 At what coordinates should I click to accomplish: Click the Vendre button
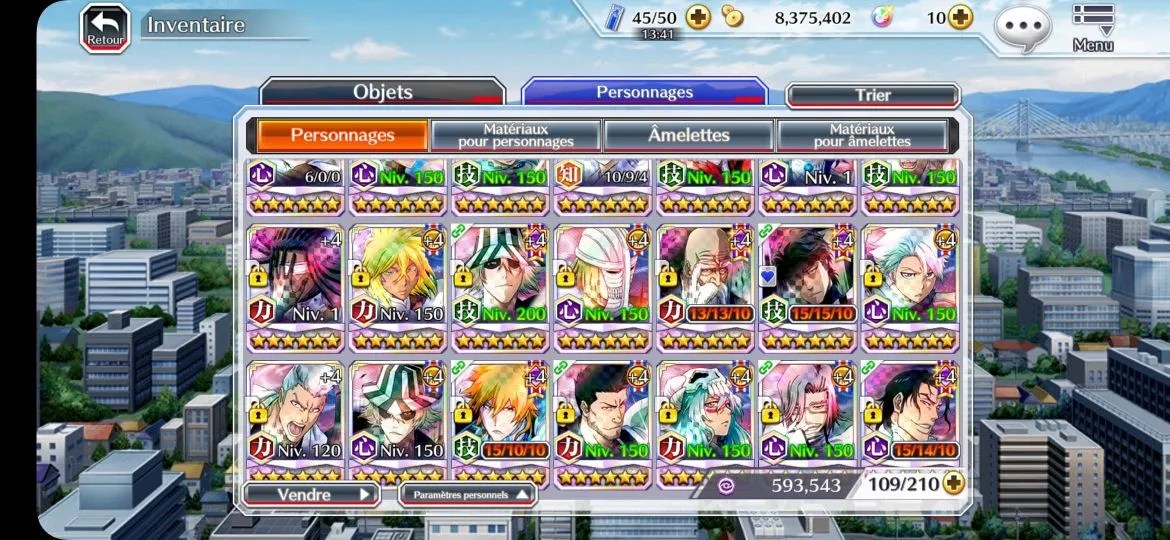[310, 493]
